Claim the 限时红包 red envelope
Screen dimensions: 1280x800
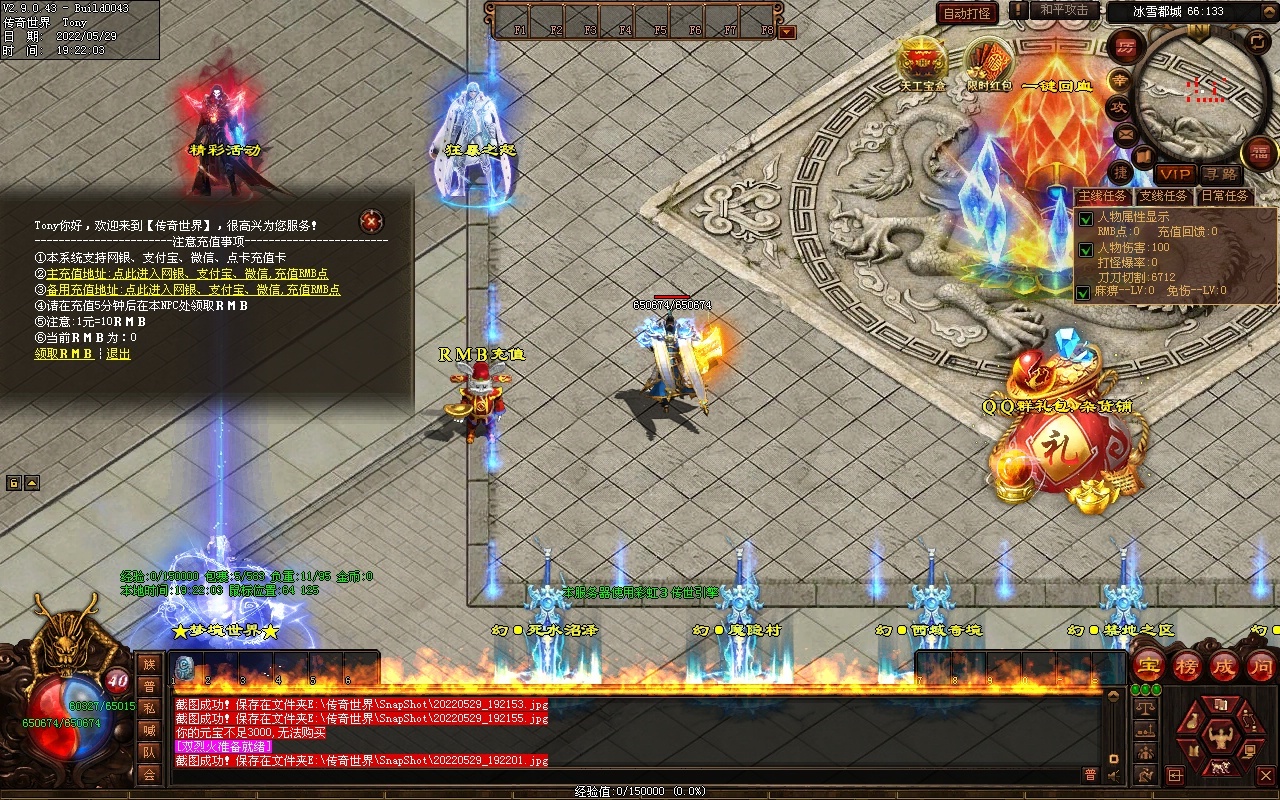click(989, 62)
